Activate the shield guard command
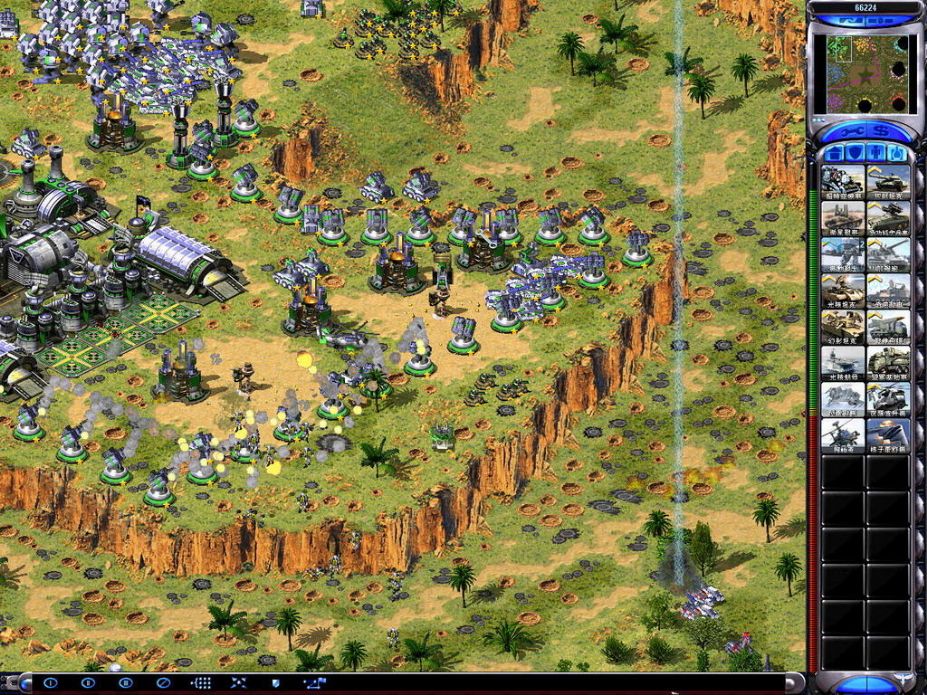Image resolution: width=927 pixels, height=695 pixels. [276, 683]
